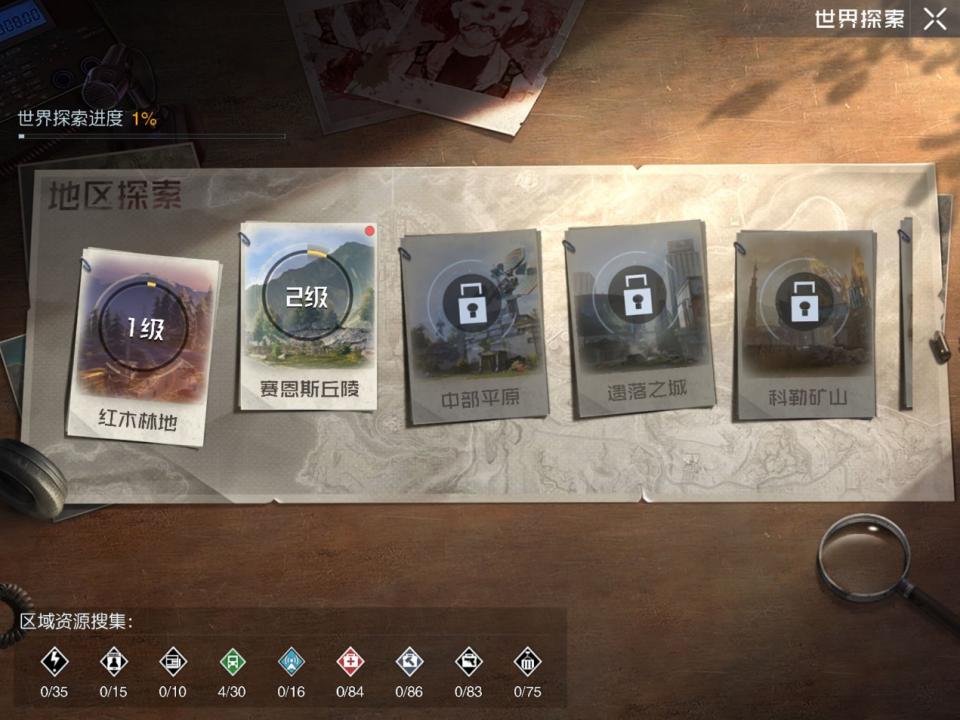Select the green bus resource icon

232,661
